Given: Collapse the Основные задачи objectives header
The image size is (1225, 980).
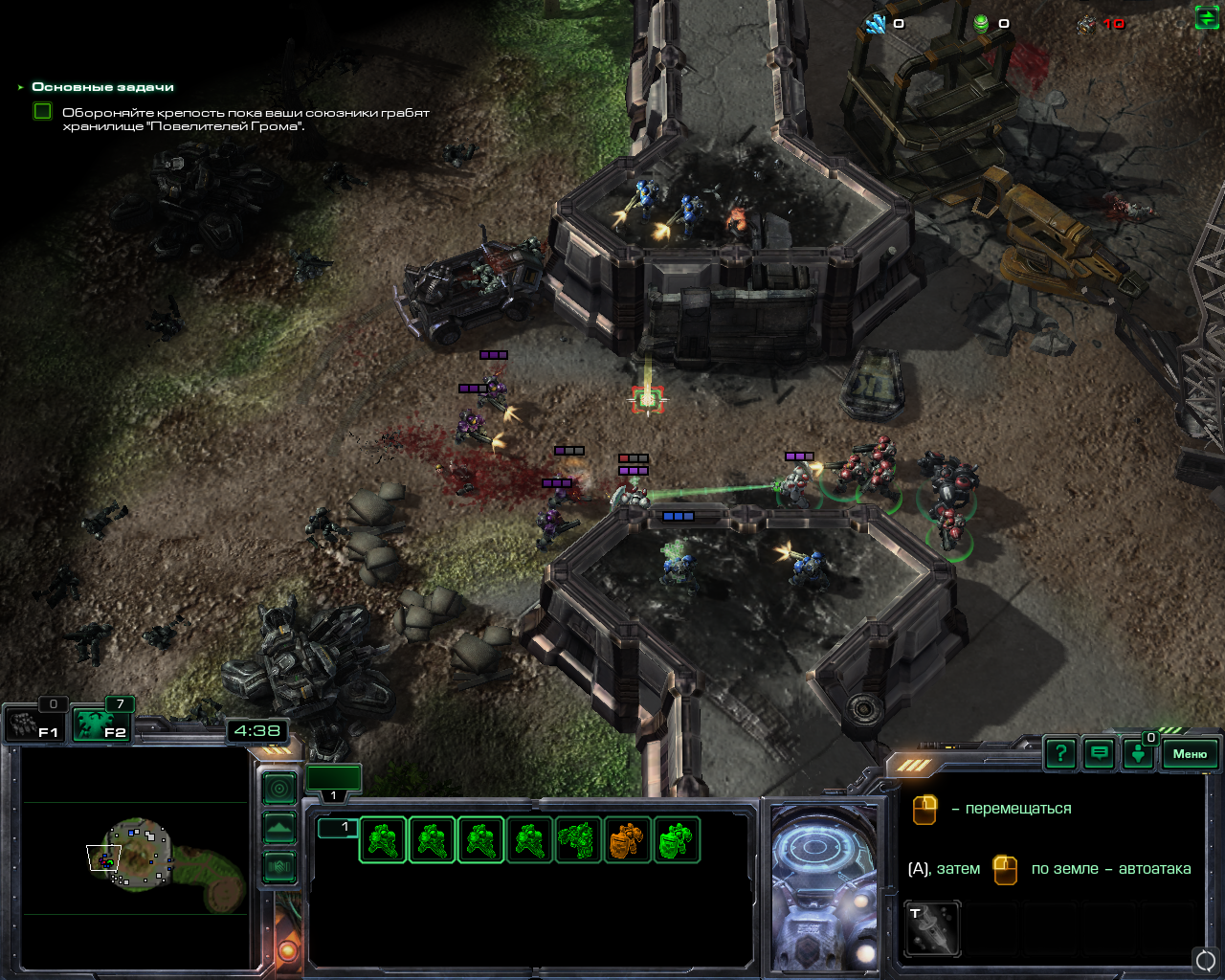Looking at the screenshot, I should click(x=21, y=87).
